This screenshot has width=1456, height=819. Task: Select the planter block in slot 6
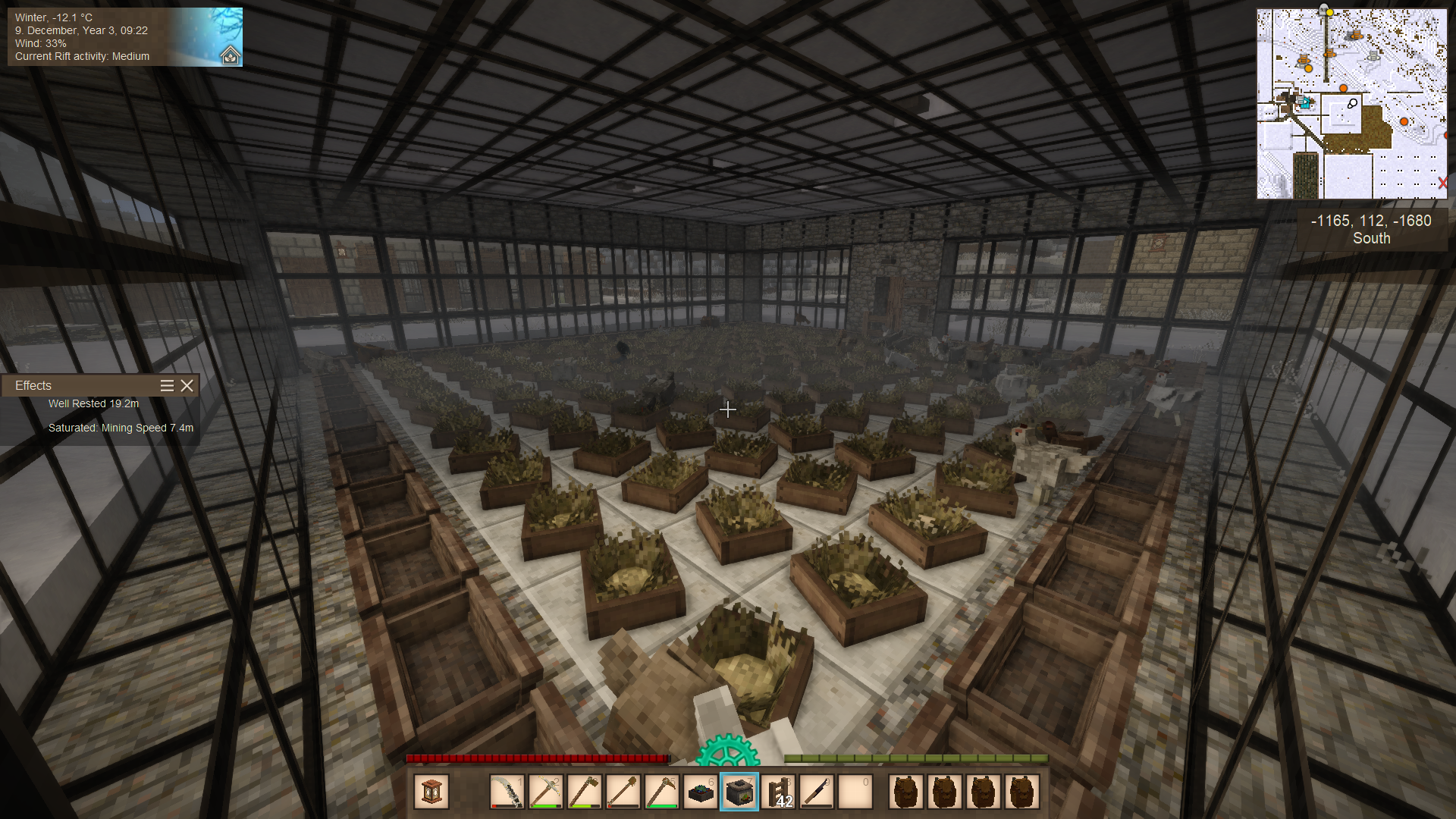pyautogui.click(x=700, y=792)
